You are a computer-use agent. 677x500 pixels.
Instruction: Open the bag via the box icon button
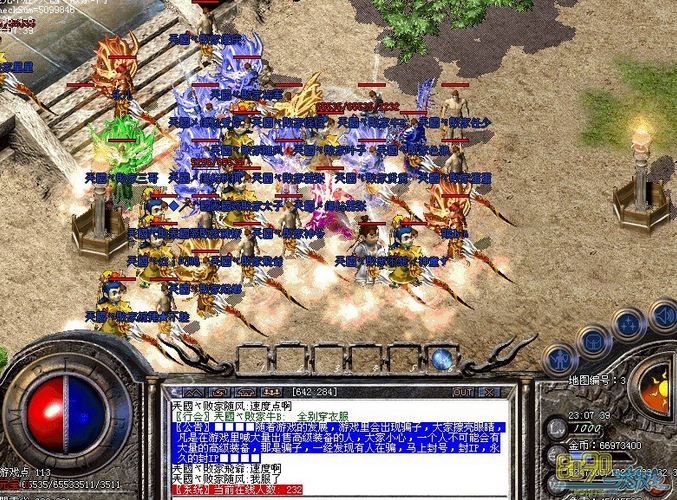click(x=594, y=341)
